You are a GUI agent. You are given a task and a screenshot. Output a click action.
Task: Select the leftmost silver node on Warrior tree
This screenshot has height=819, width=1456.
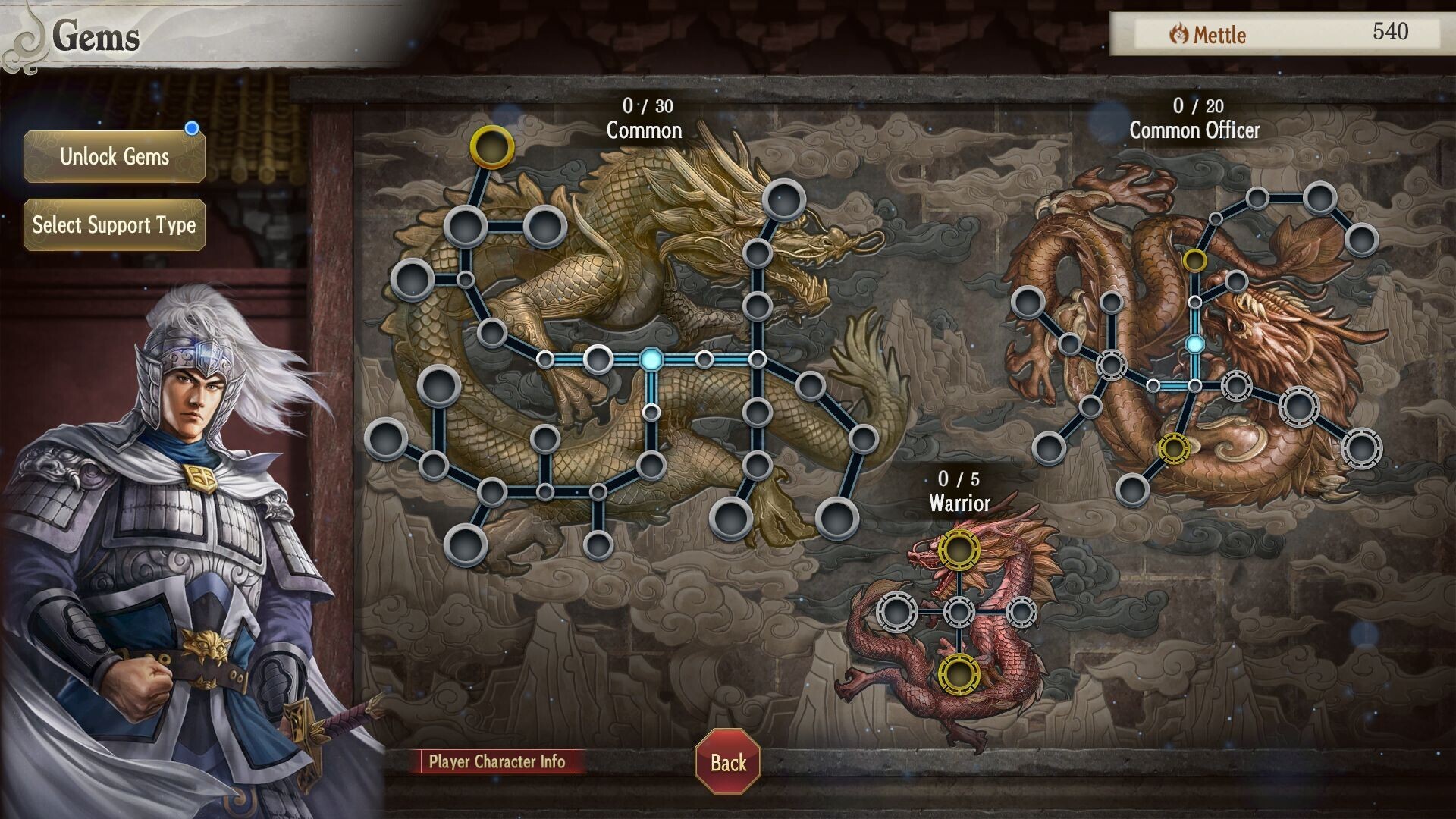(896, 610)
